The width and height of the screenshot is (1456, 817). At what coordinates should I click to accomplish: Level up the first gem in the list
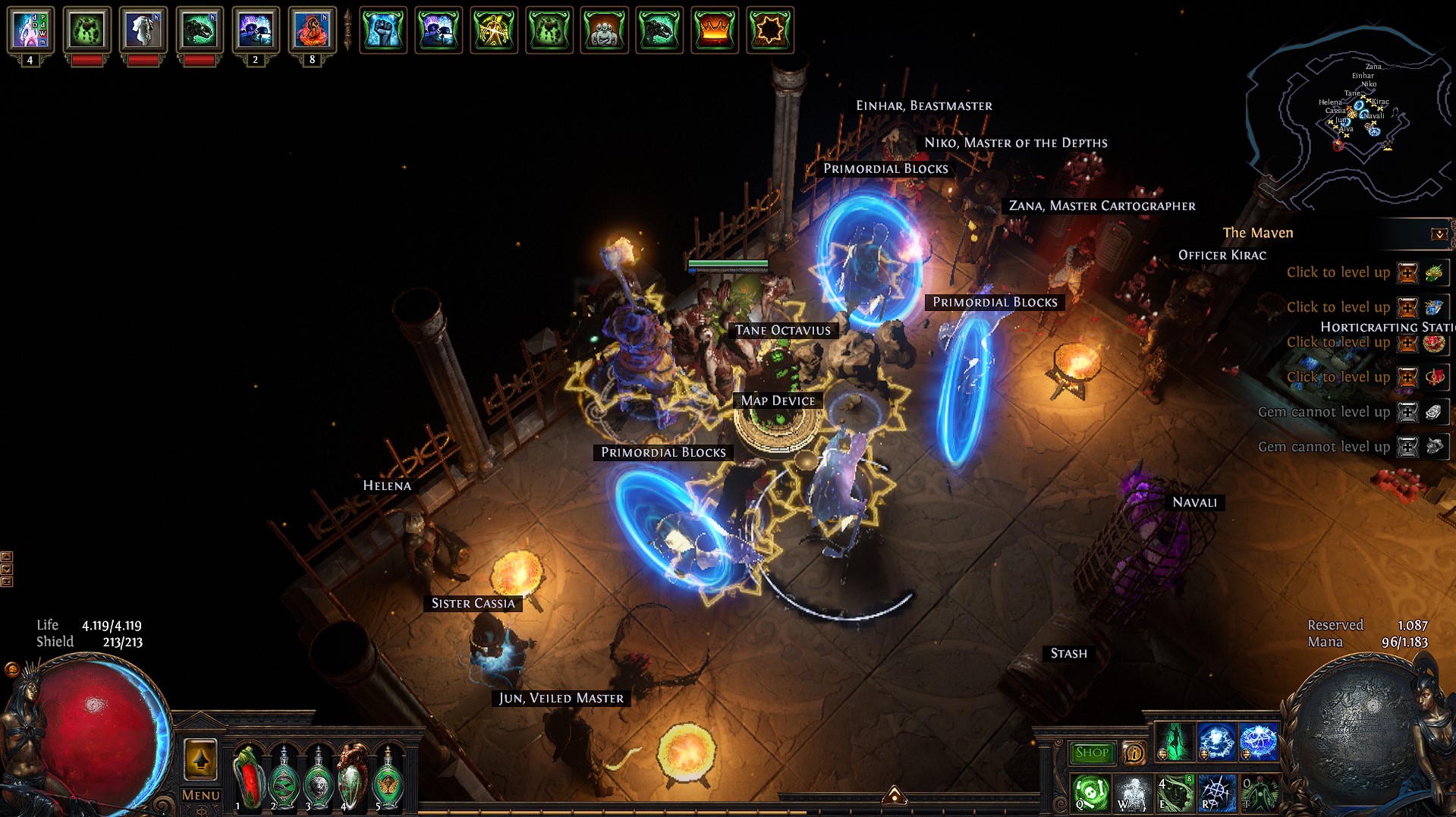pyautogui.click(x=1407, y=272)
